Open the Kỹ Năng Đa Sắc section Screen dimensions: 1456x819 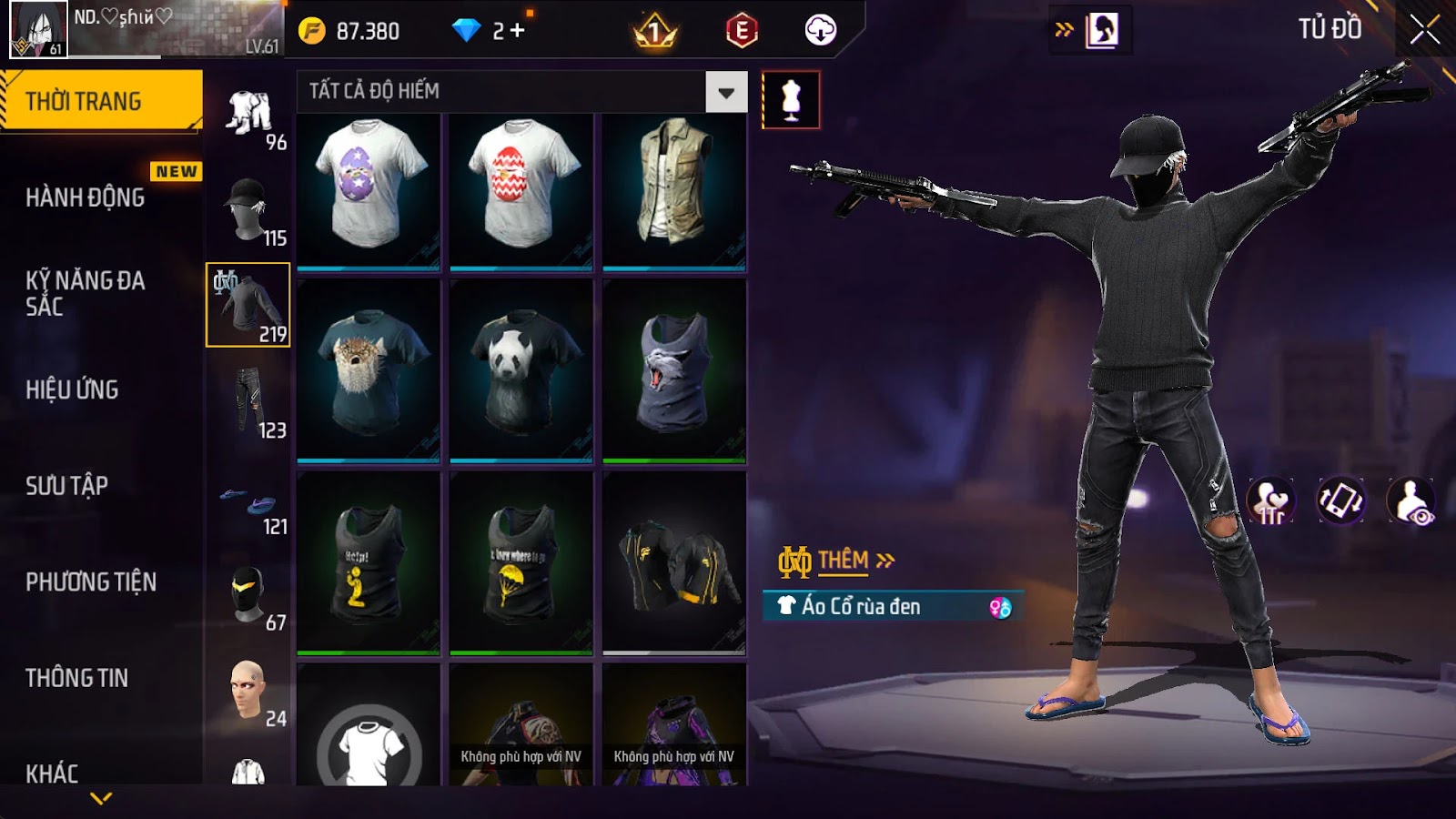tap(86, 293)
